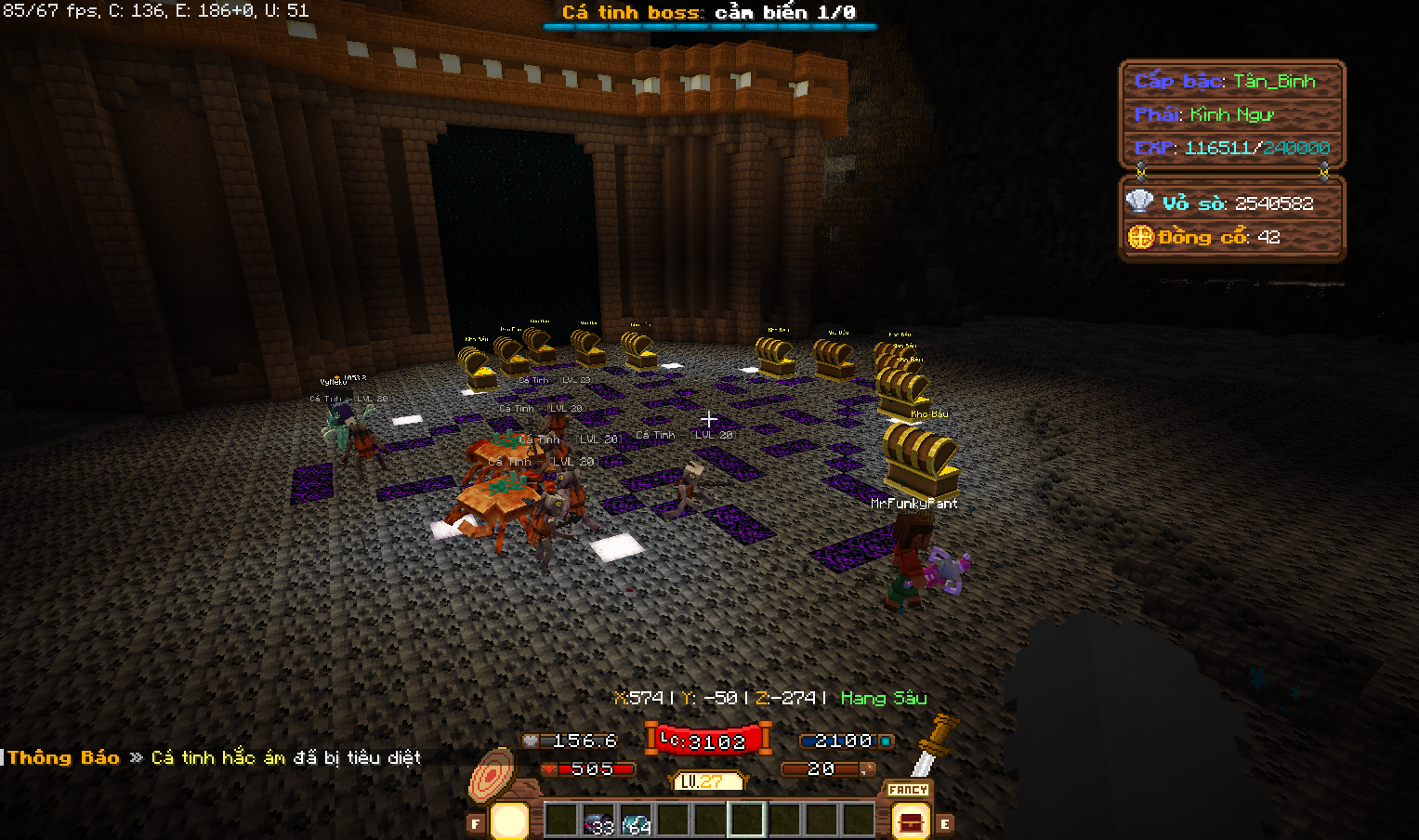Click the FANCY label tag

click(x=908, y=790)
